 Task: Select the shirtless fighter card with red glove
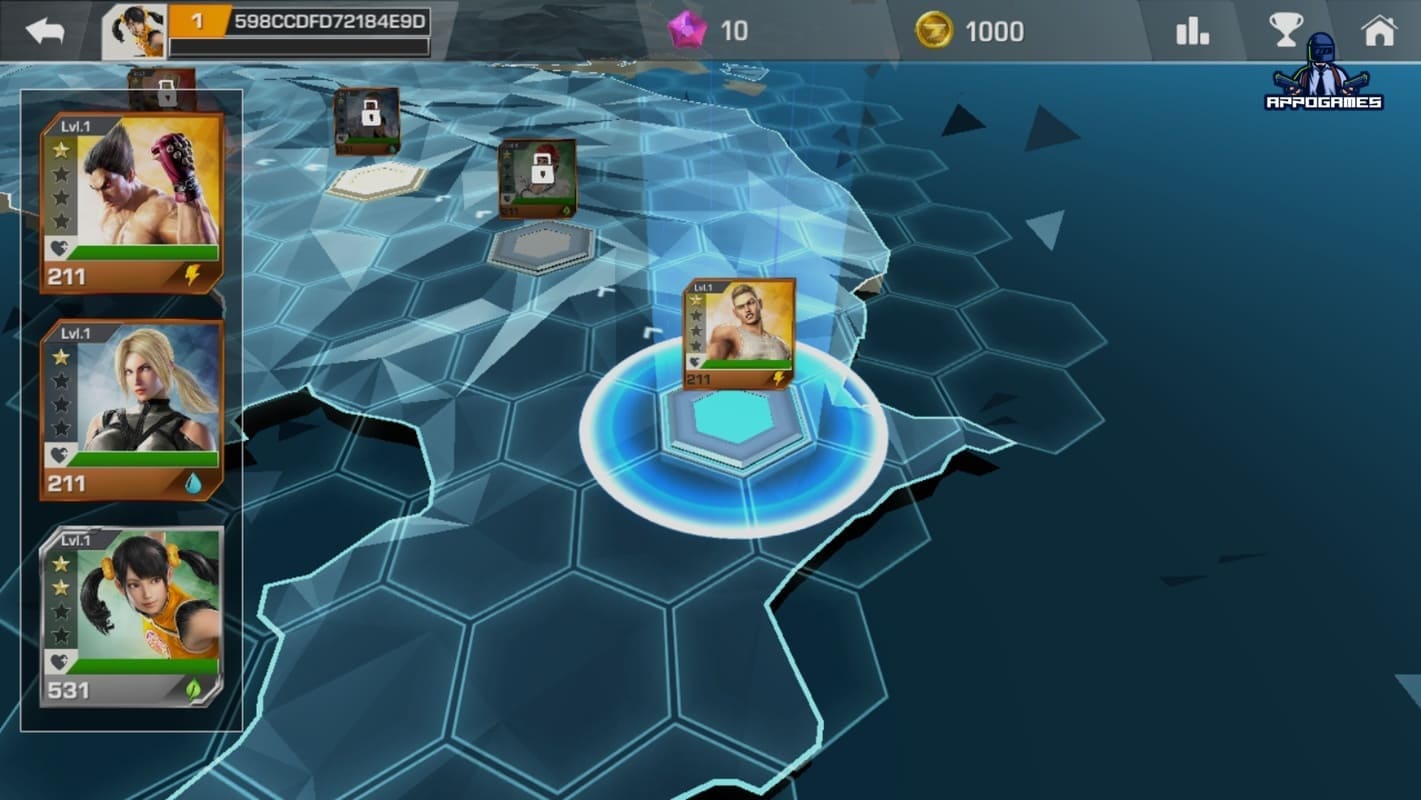pos(131,203)
